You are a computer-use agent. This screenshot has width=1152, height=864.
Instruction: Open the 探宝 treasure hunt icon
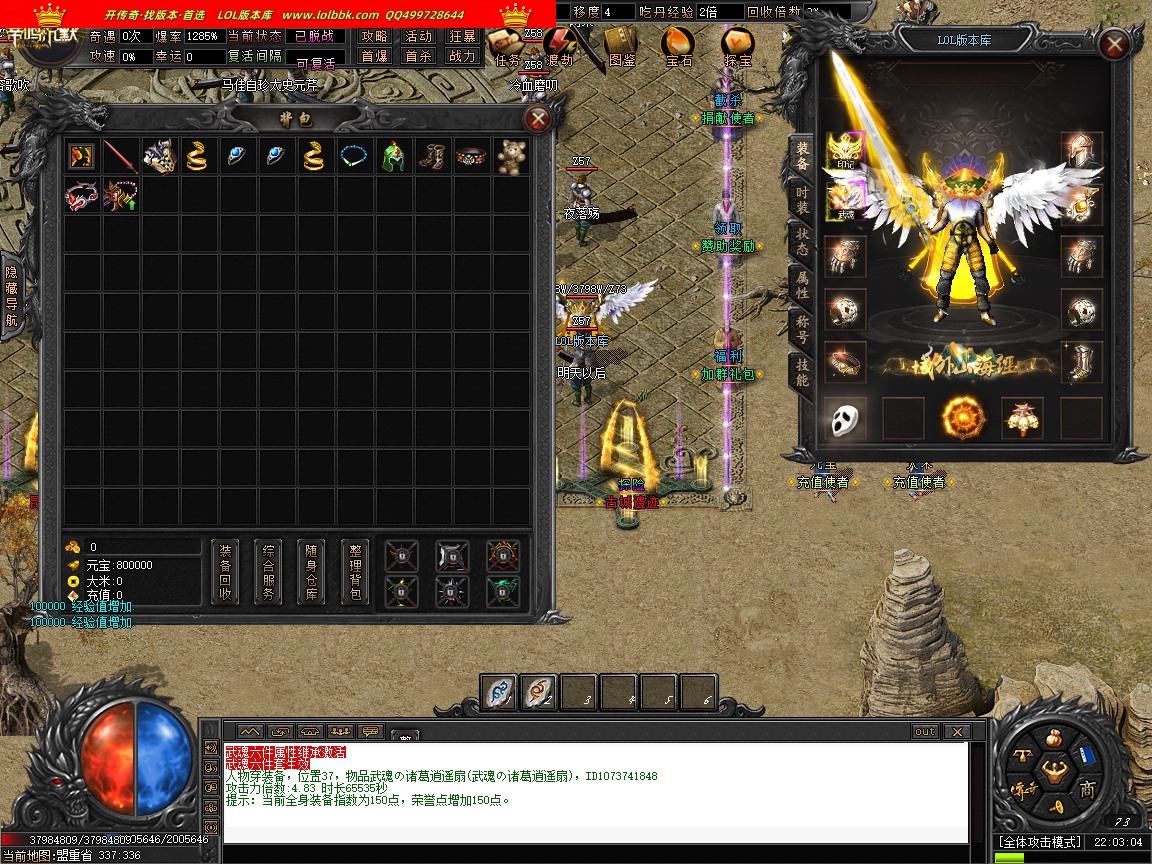(738, 45)
